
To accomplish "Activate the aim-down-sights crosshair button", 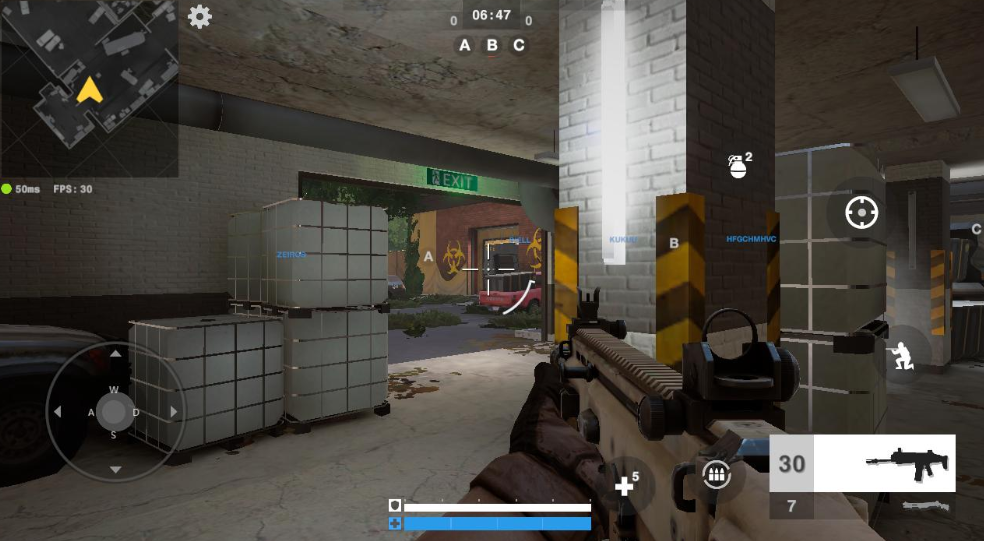I will tap(861, 213).
